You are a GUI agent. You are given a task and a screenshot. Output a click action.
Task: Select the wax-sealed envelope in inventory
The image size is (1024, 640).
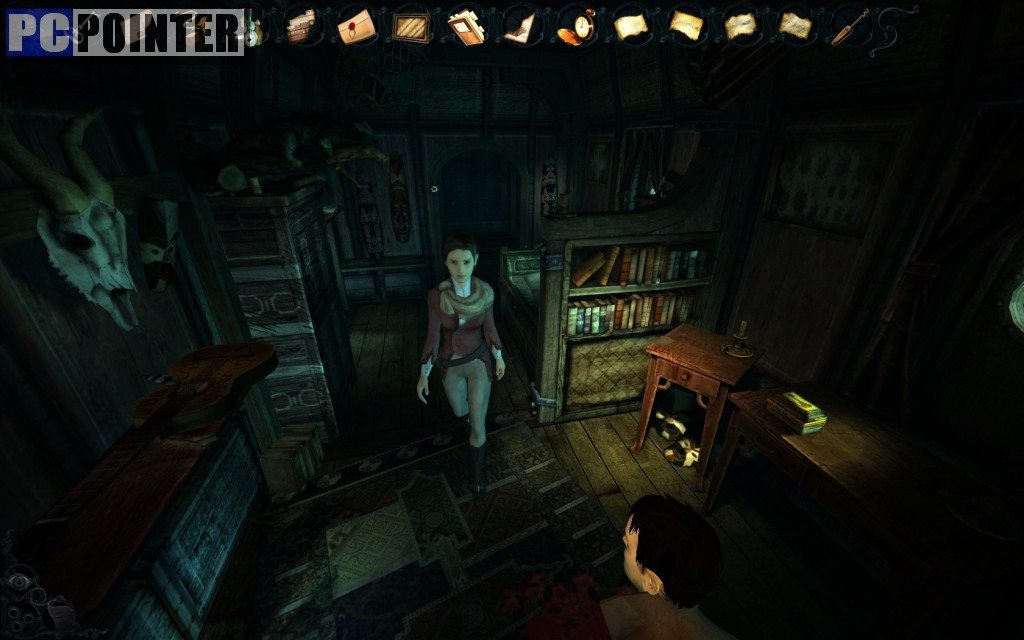pyautogui.click(x=354, y=23)
